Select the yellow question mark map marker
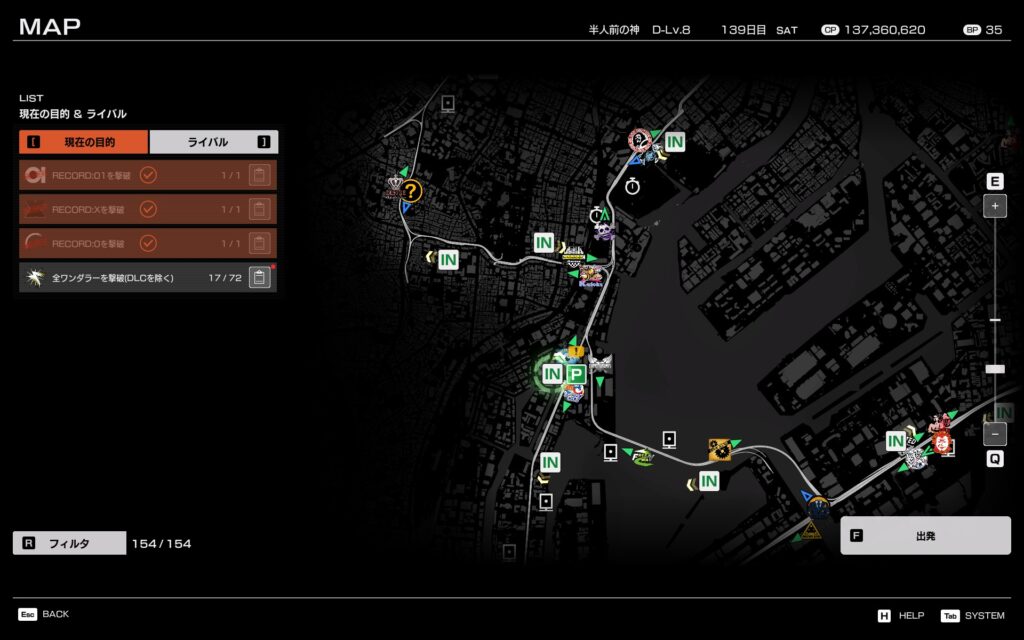The image size is (1024, 640). tap(411, 190)
